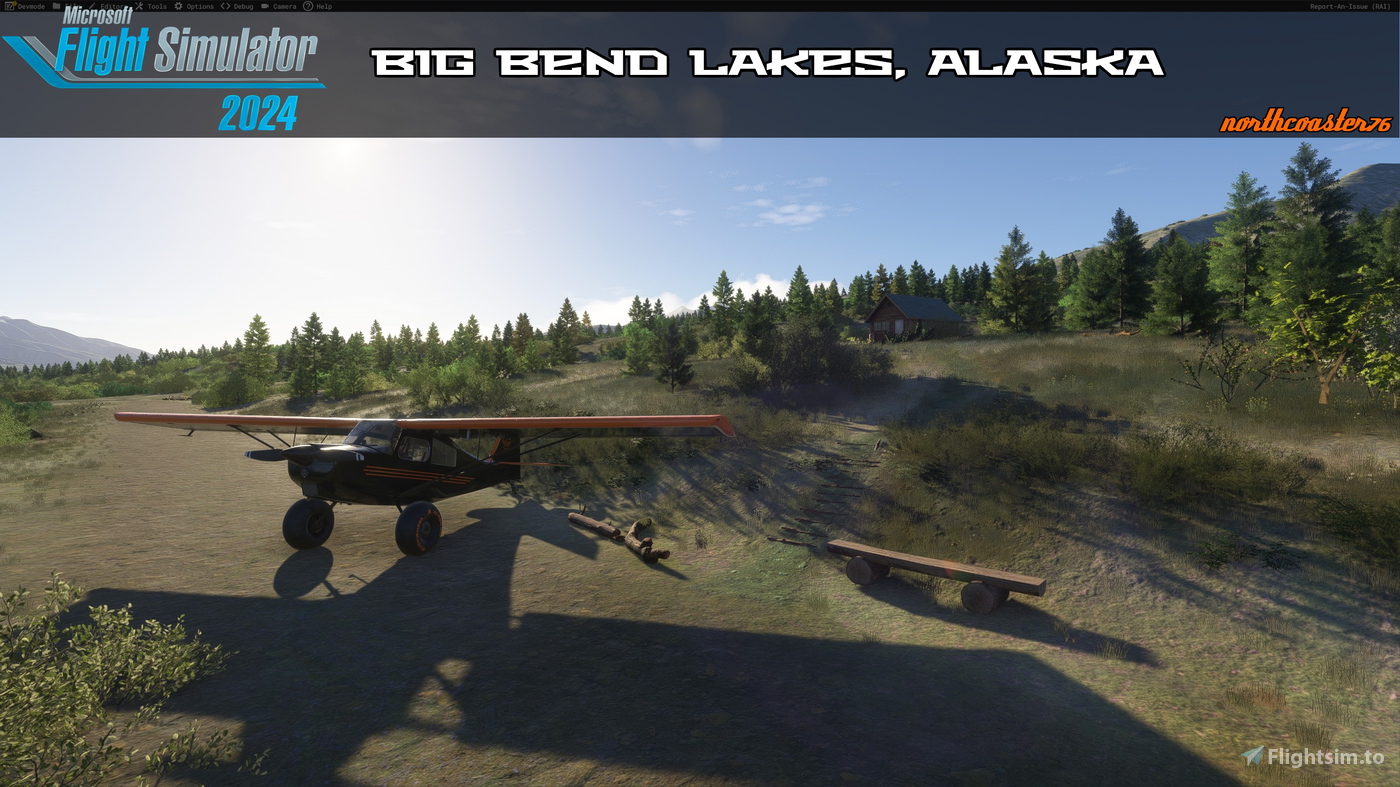1400x787 pixels.
Task: Open the Camera menu
Action: point(283,6)
